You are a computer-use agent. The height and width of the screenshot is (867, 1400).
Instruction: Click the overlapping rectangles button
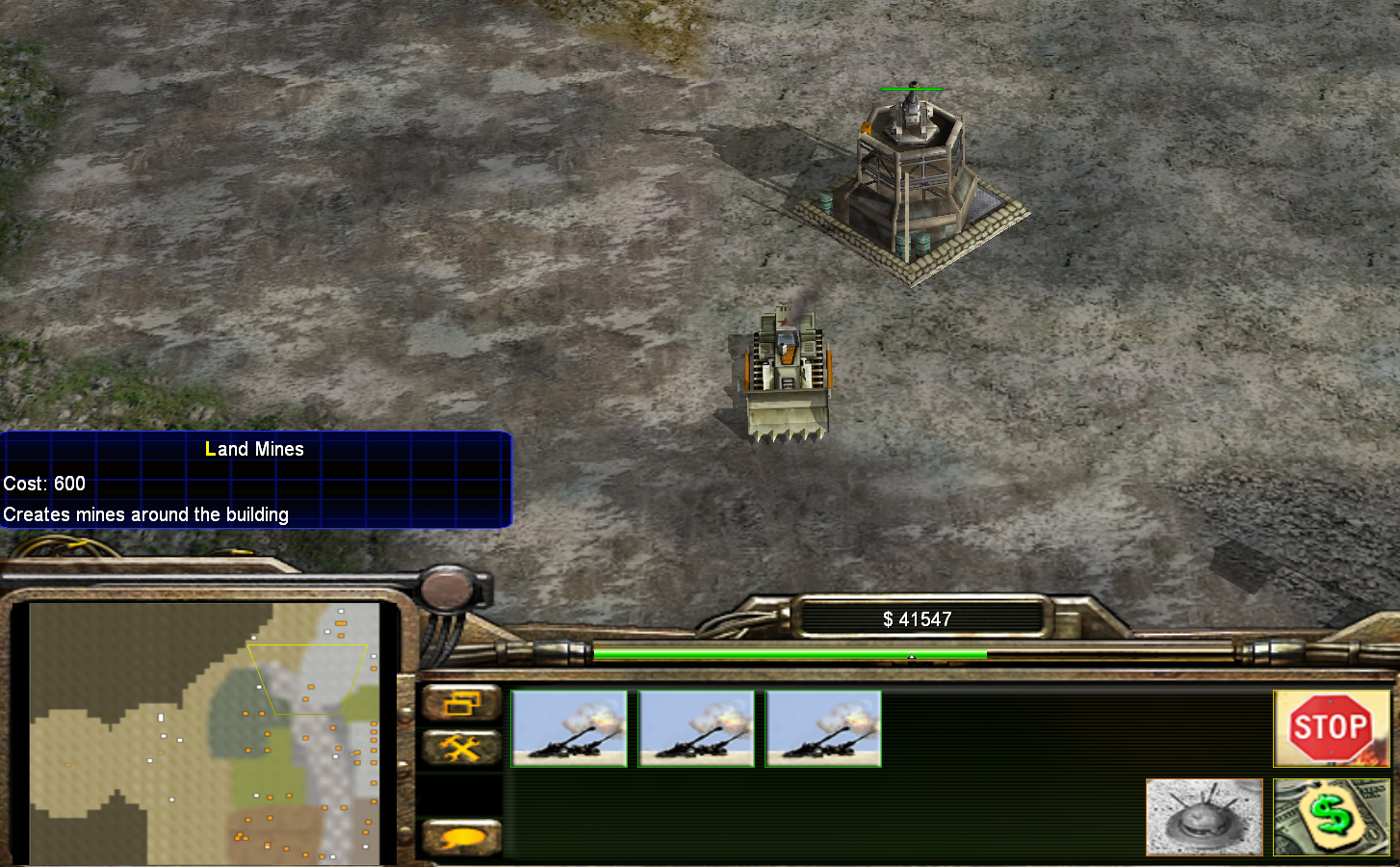(x=461, y=704)
